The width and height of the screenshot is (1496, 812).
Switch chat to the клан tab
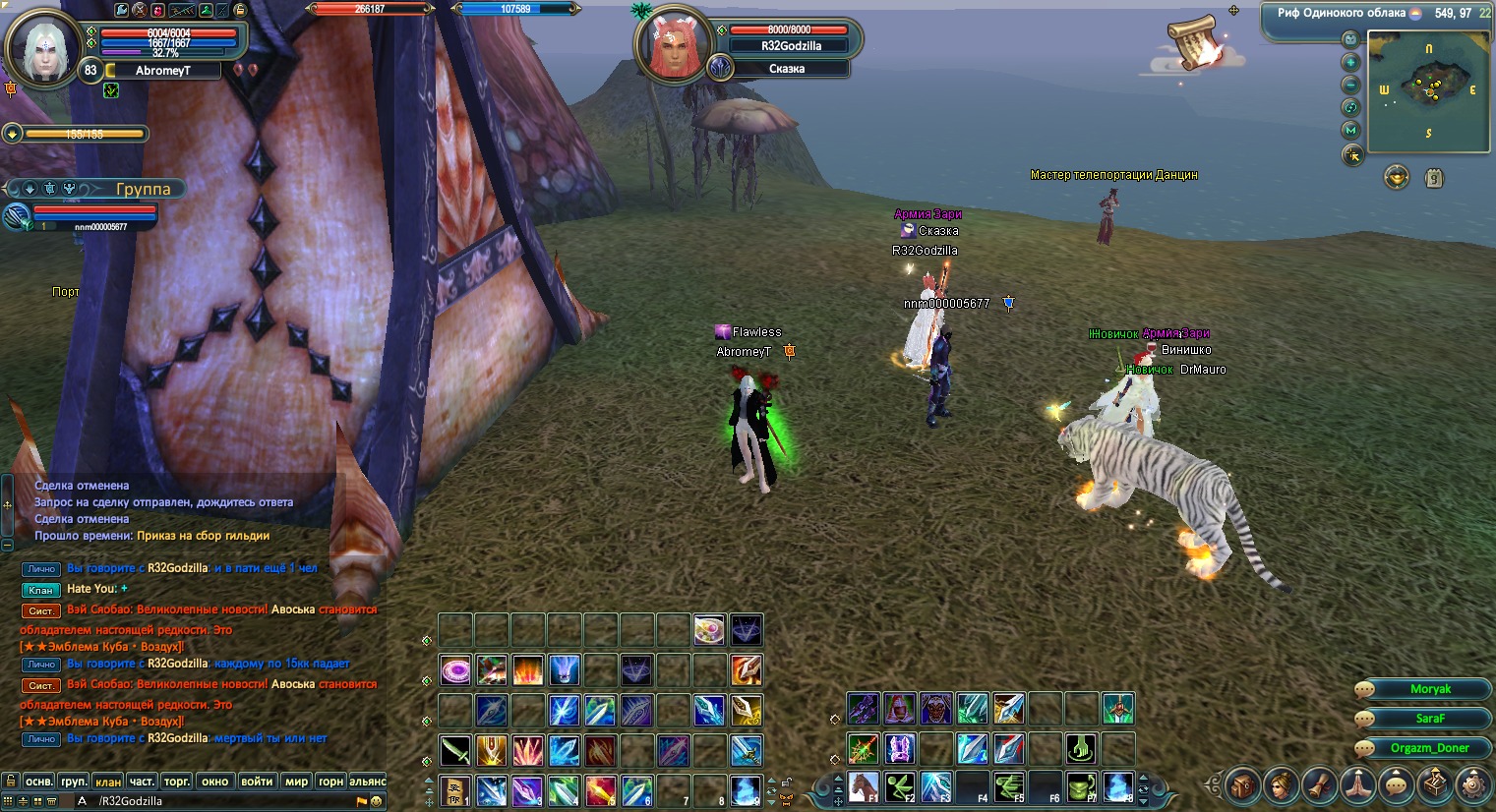tap(108, 782)
